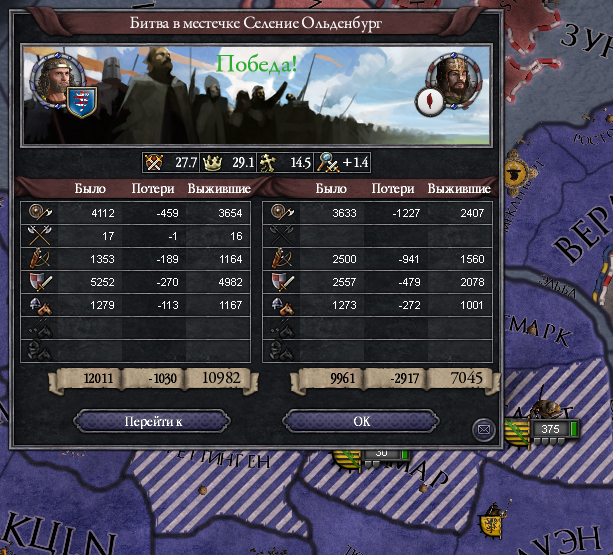The width and height of the screenshot is (613, 555).
Task: Open the envelope message settings icon
Action: pos(484,429)
